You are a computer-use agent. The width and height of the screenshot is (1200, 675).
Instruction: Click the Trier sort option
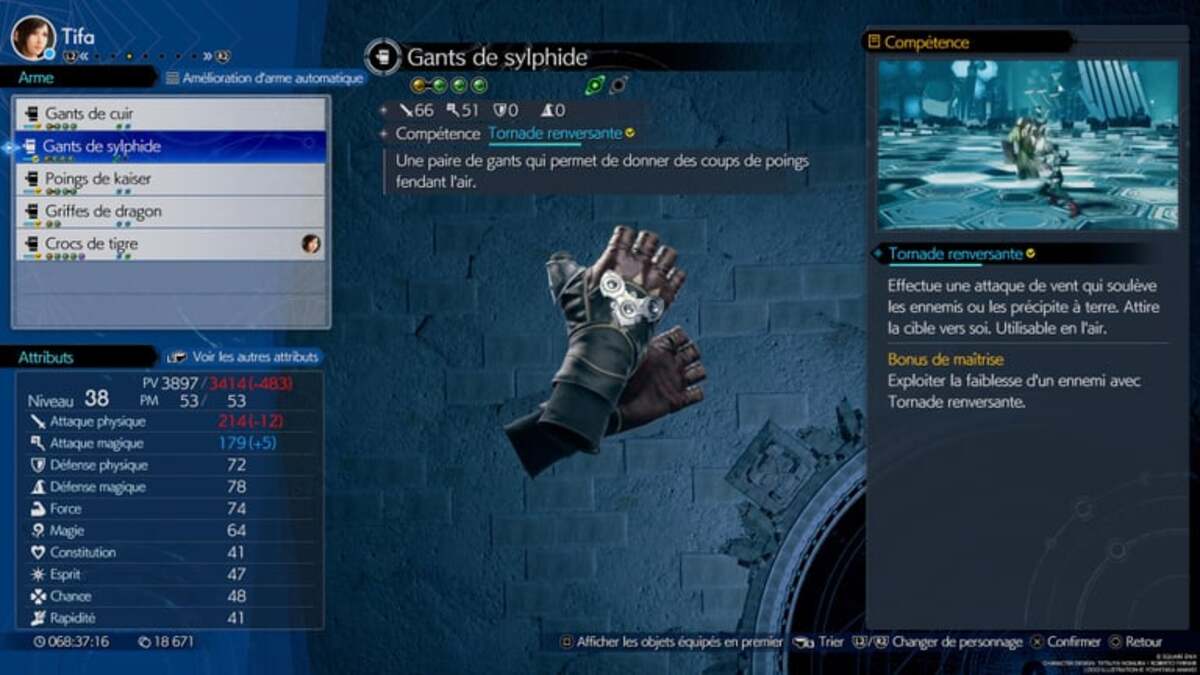point(822,643)
